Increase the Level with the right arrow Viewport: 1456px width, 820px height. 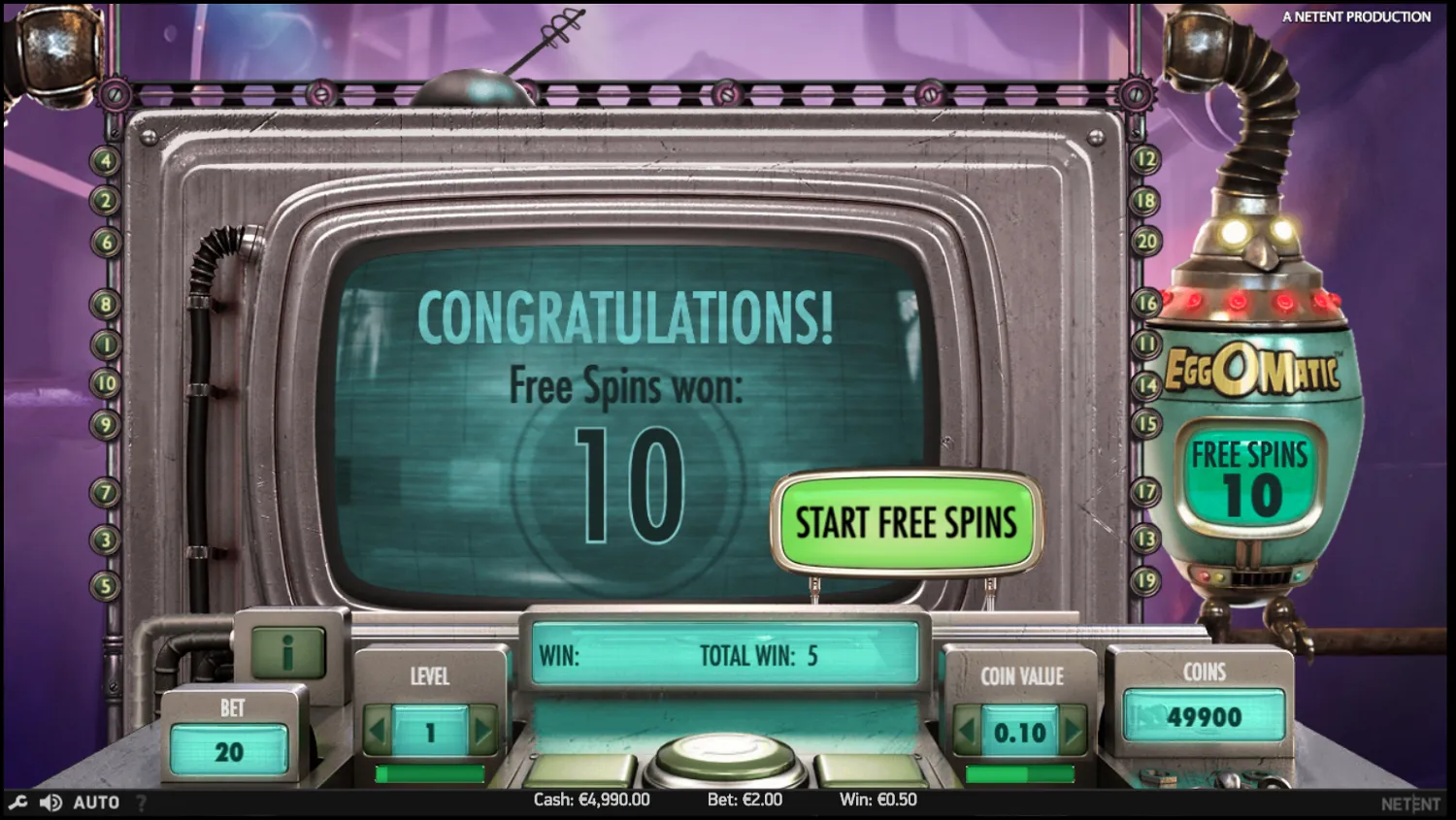click(x=484, y=729)
